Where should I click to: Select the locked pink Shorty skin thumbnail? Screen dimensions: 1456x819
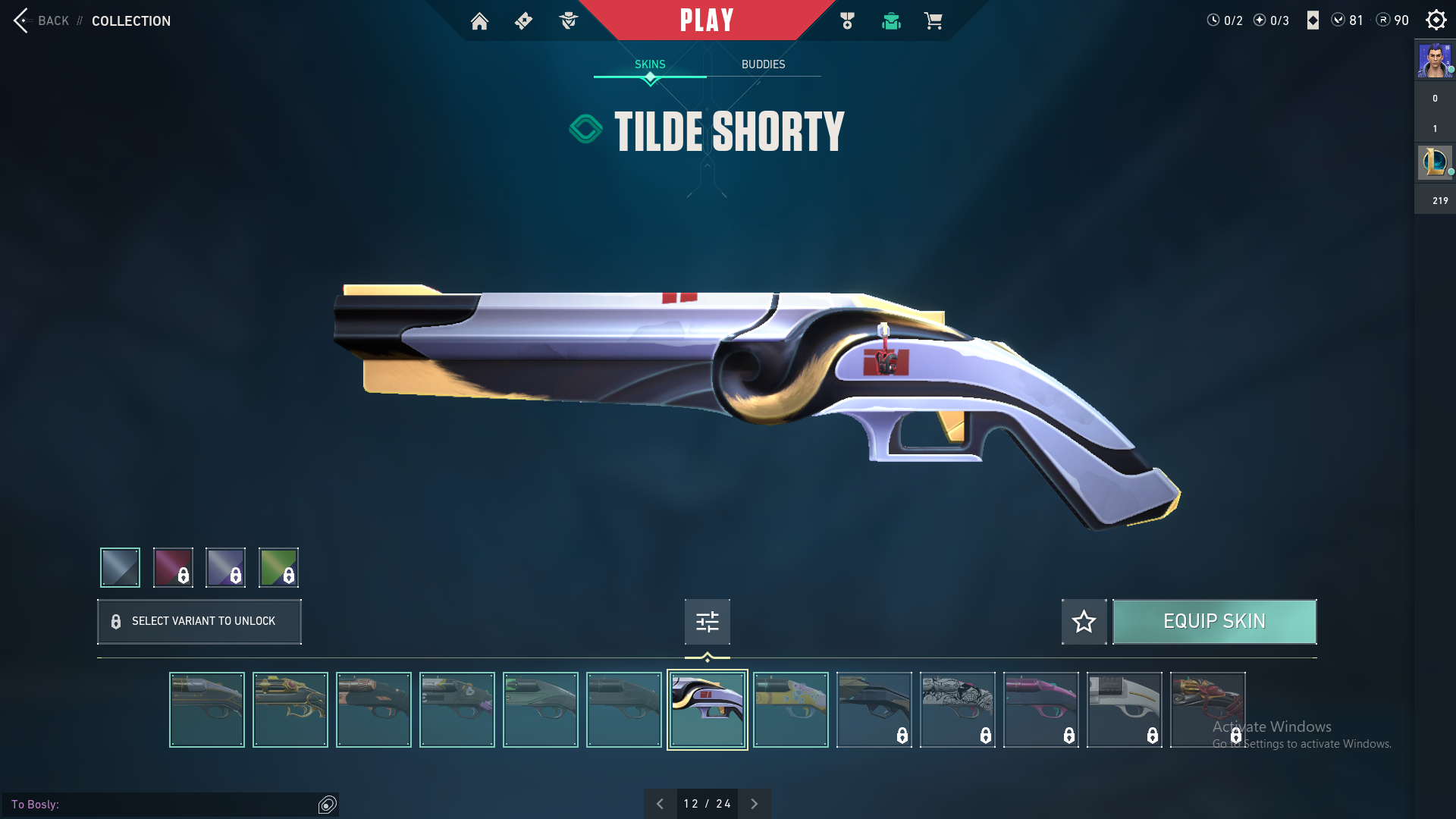tap(1040, 710)
